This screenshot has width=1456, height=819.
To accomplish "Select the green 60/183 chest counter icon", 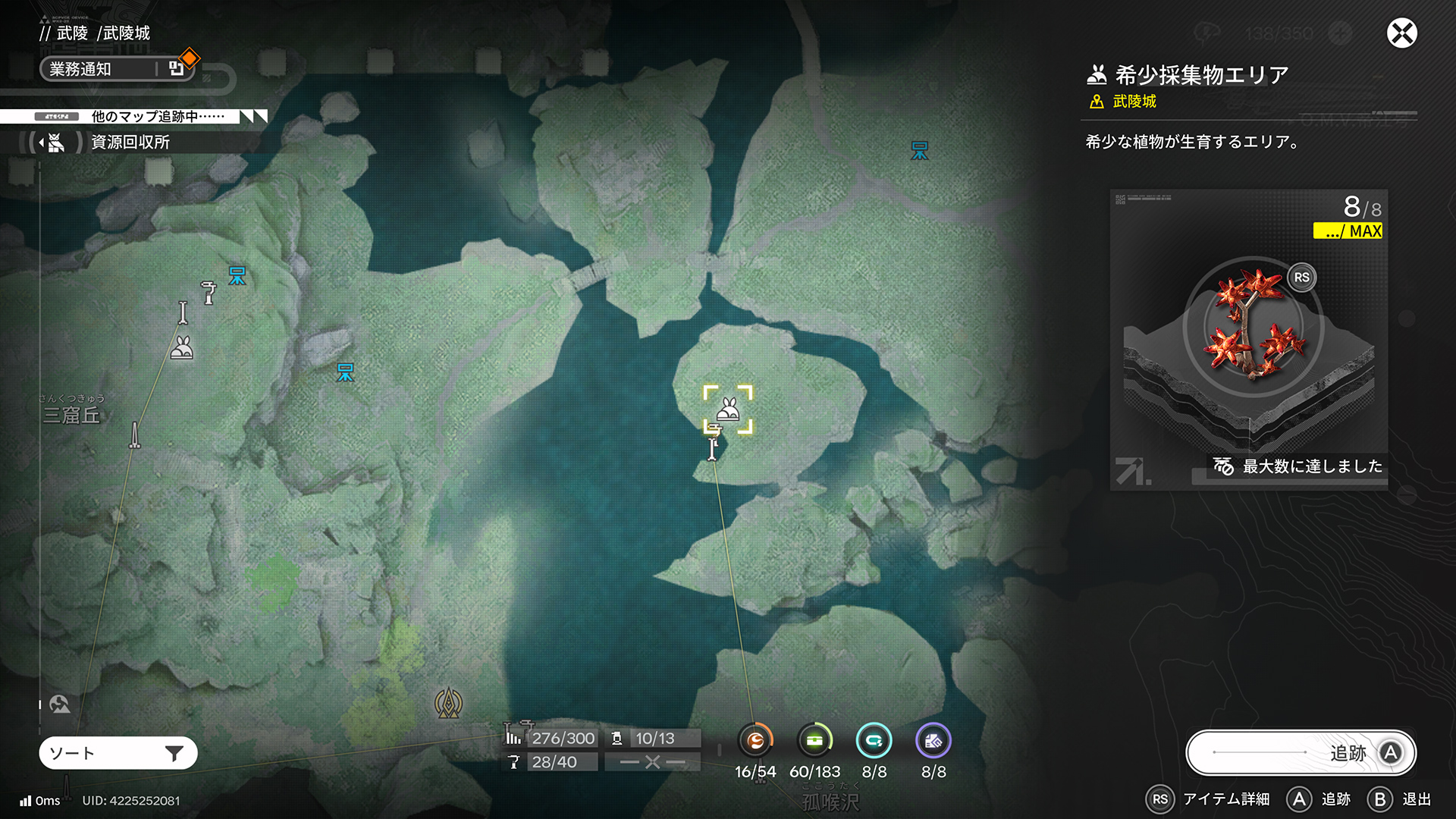I will 814,741.
